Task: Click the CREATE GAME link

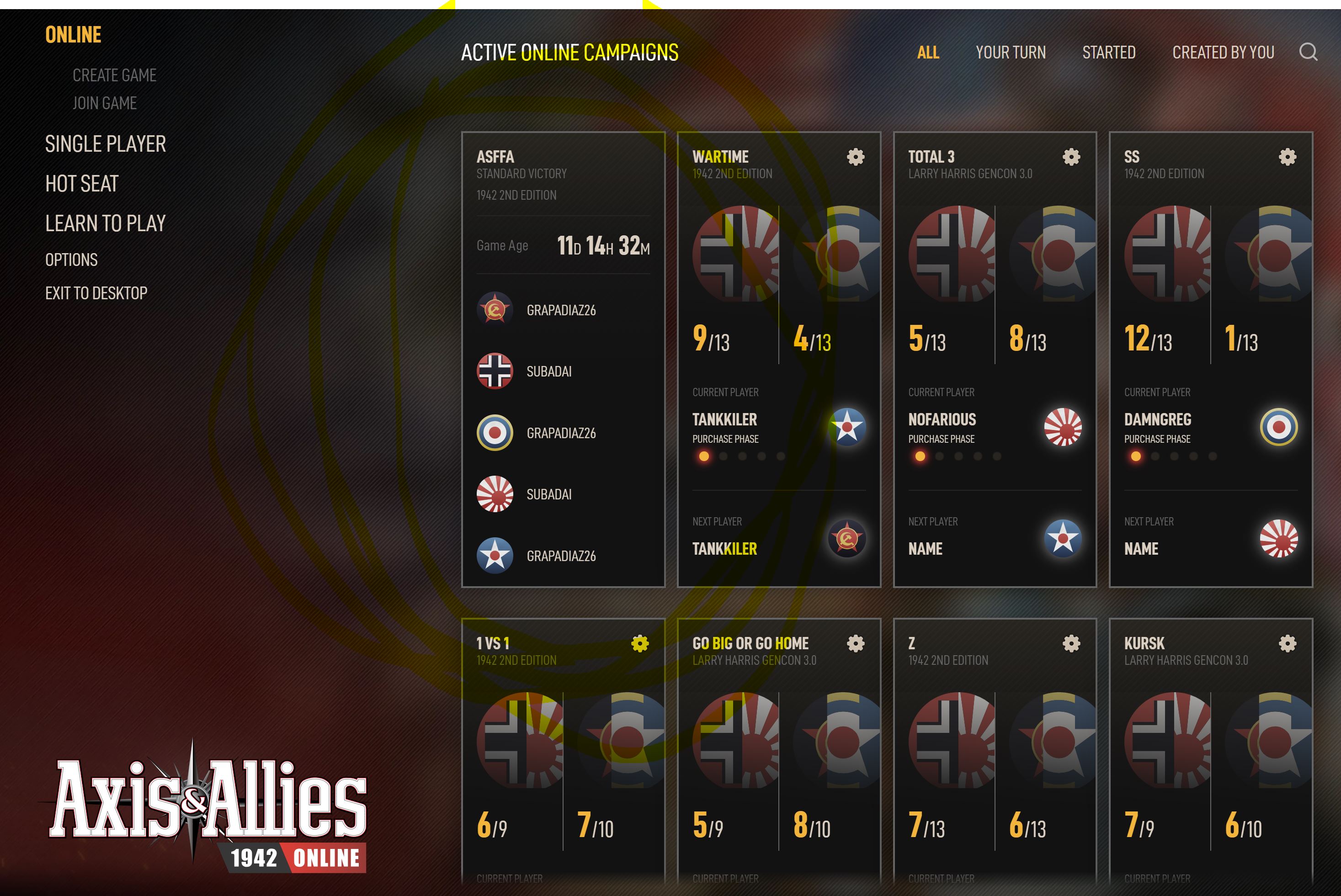Action: [x=114, y=75]
